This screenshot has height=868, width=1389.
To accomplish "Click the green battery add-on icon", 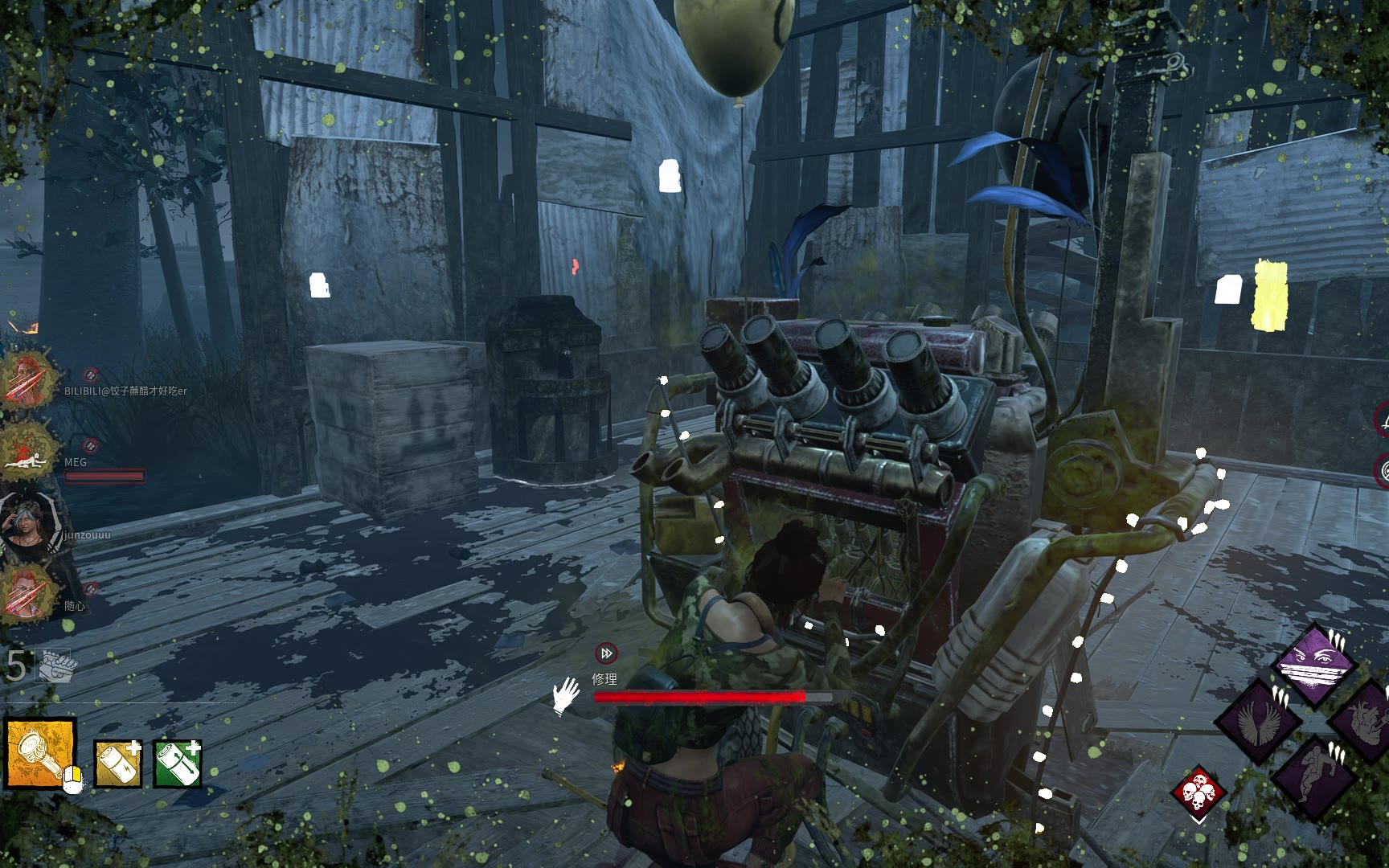I will point(178,763).
